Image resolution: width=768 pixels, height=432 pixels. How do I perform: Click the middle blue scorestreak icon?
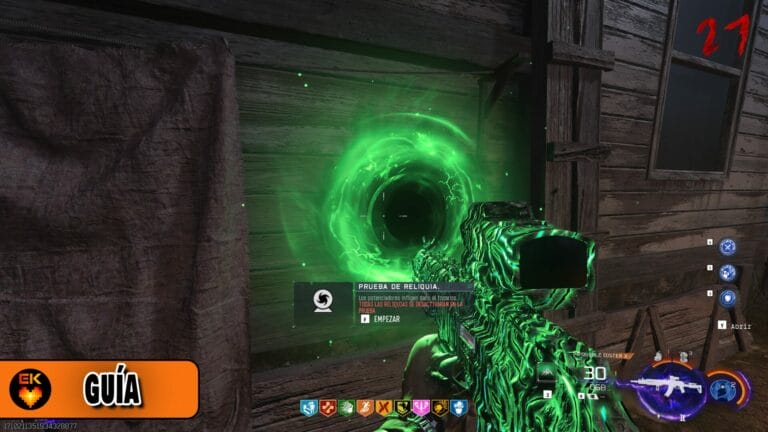coord(727,272)
